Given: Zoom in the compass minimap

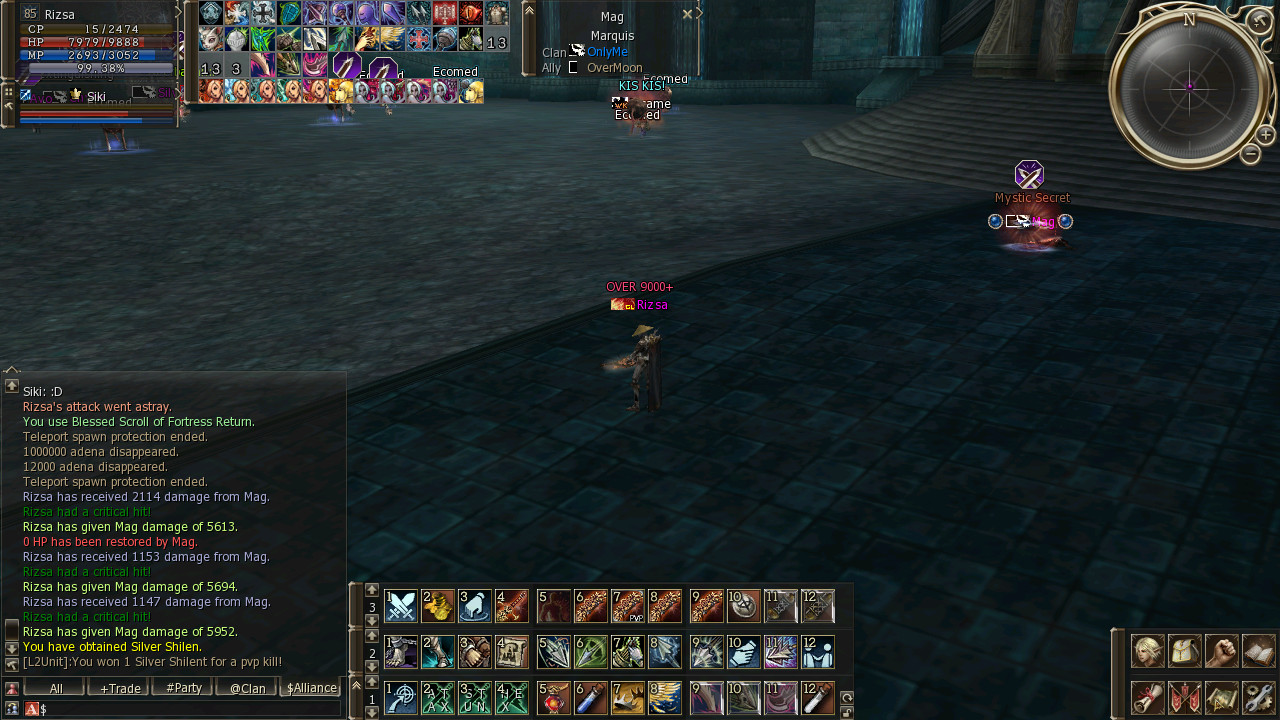Looking at the screenshot, I should pyautogui.click(x=1265, y=135).
